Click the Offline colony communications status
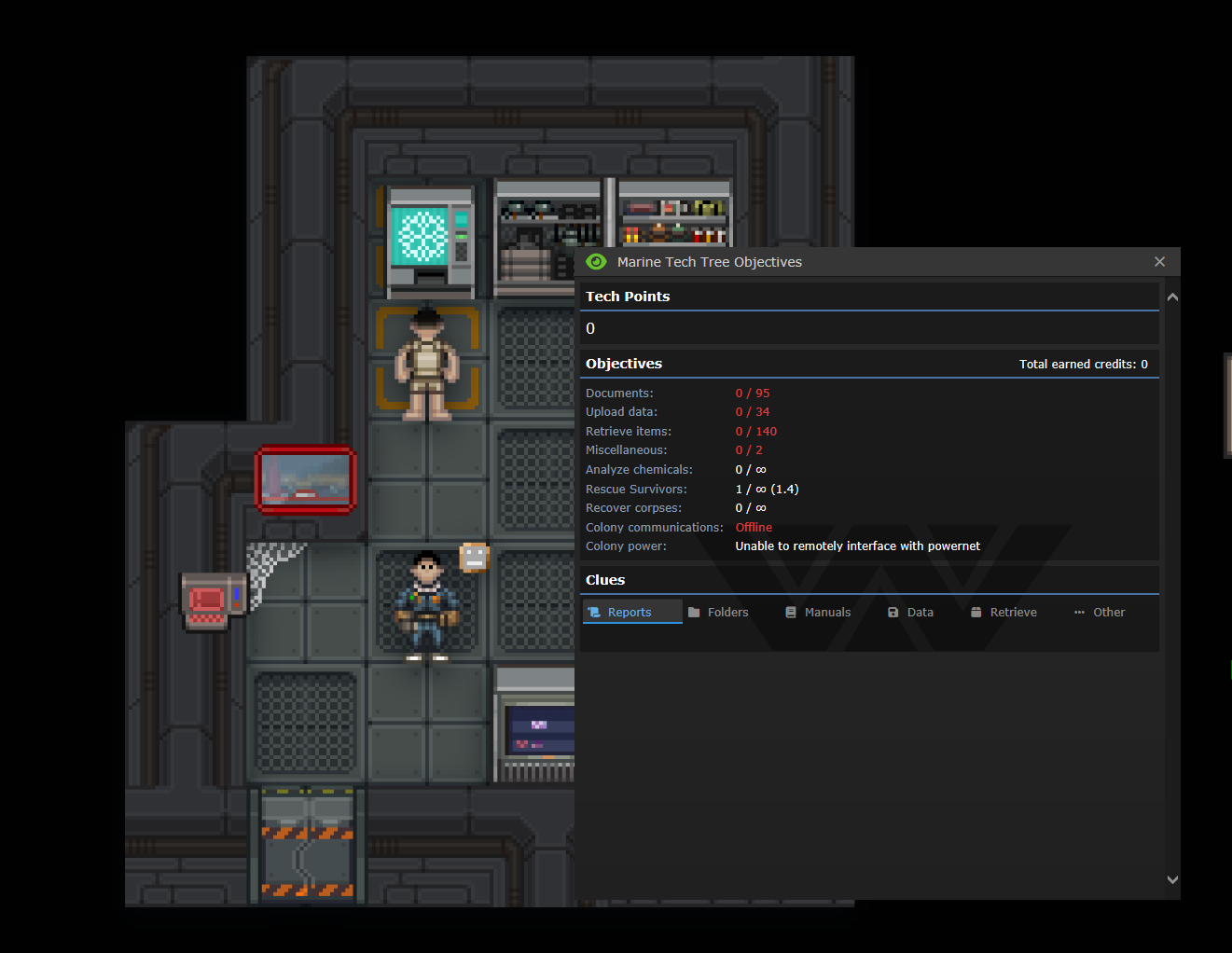The width and height of the screenshot is (1232, 953). pos(753,527)
